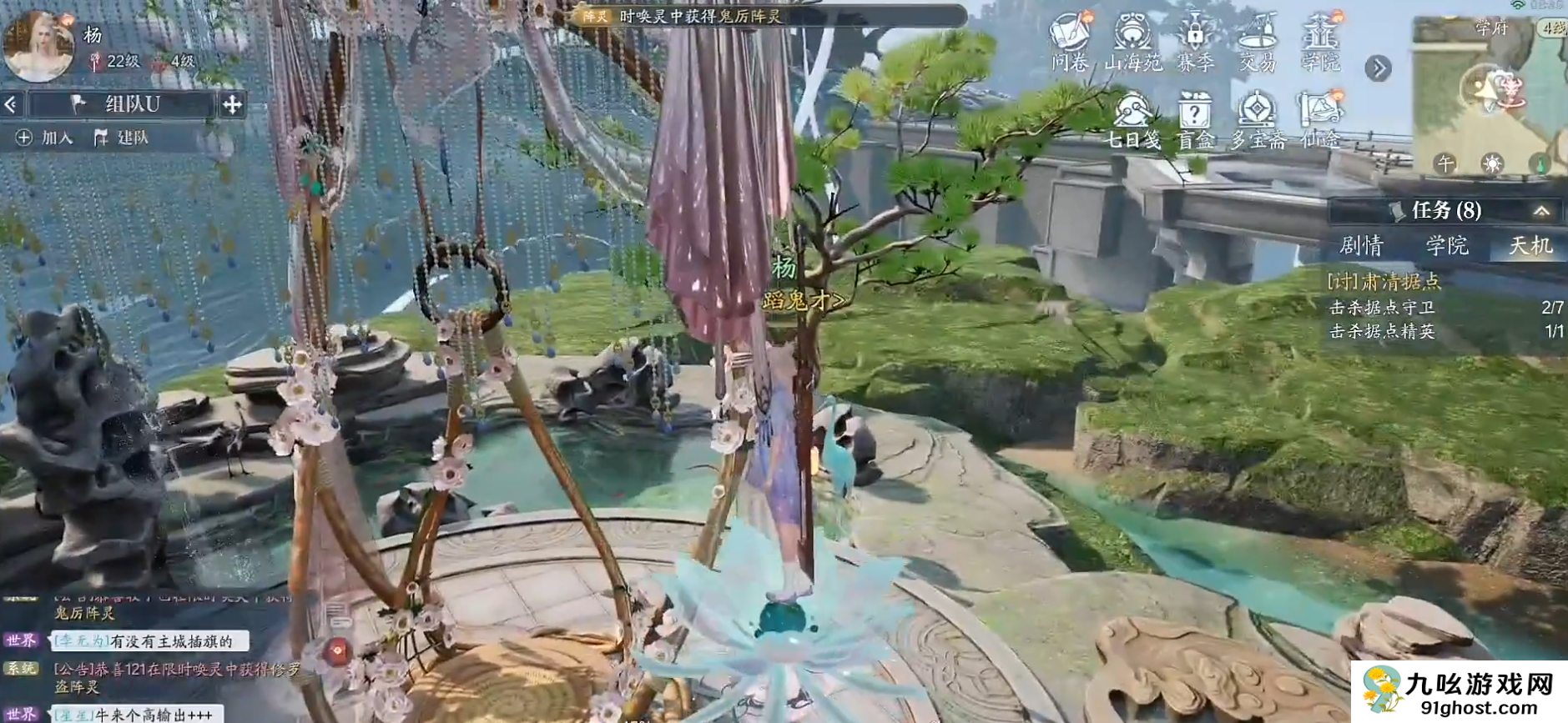Open the player portrait of 杨
1568x723 pixels.
point(38,46)
